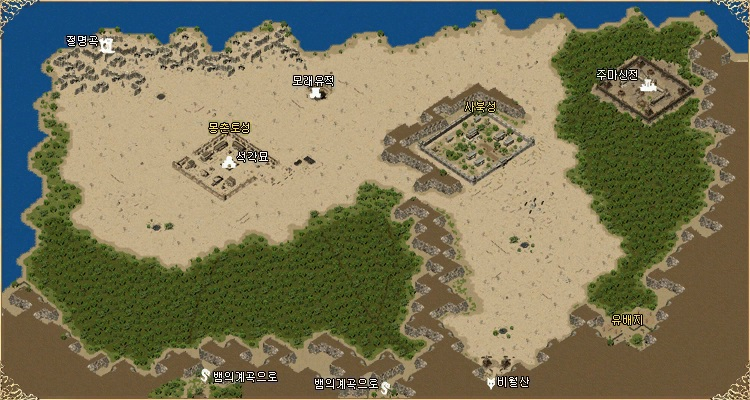Click the 모래유적 location marker
Viewport: 750px width, 400px height.
pyautogui.click(x=318, y=93)
